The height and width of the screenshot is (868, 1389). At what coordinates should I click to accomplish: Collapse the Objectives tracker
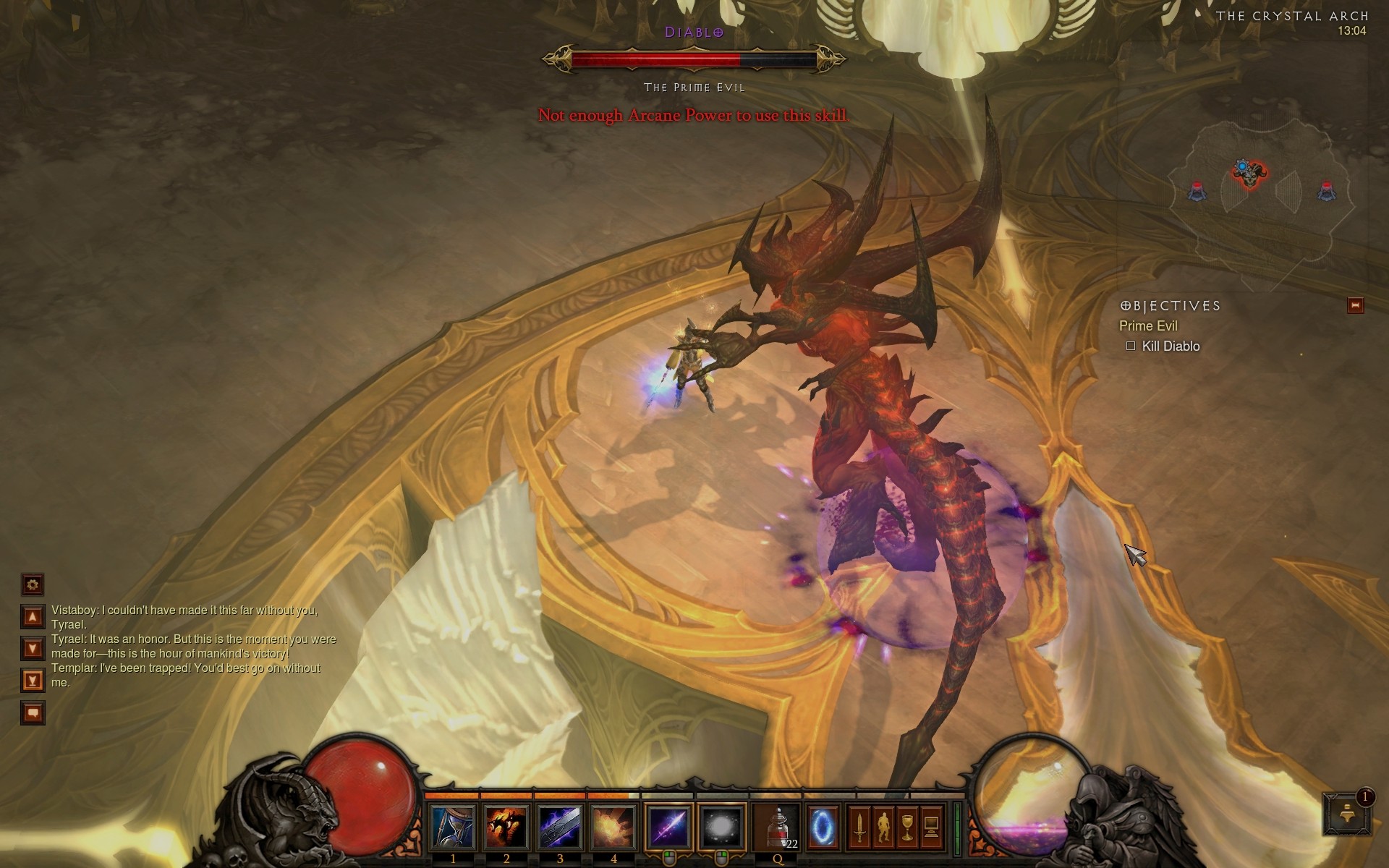[x=1355, y=305]
